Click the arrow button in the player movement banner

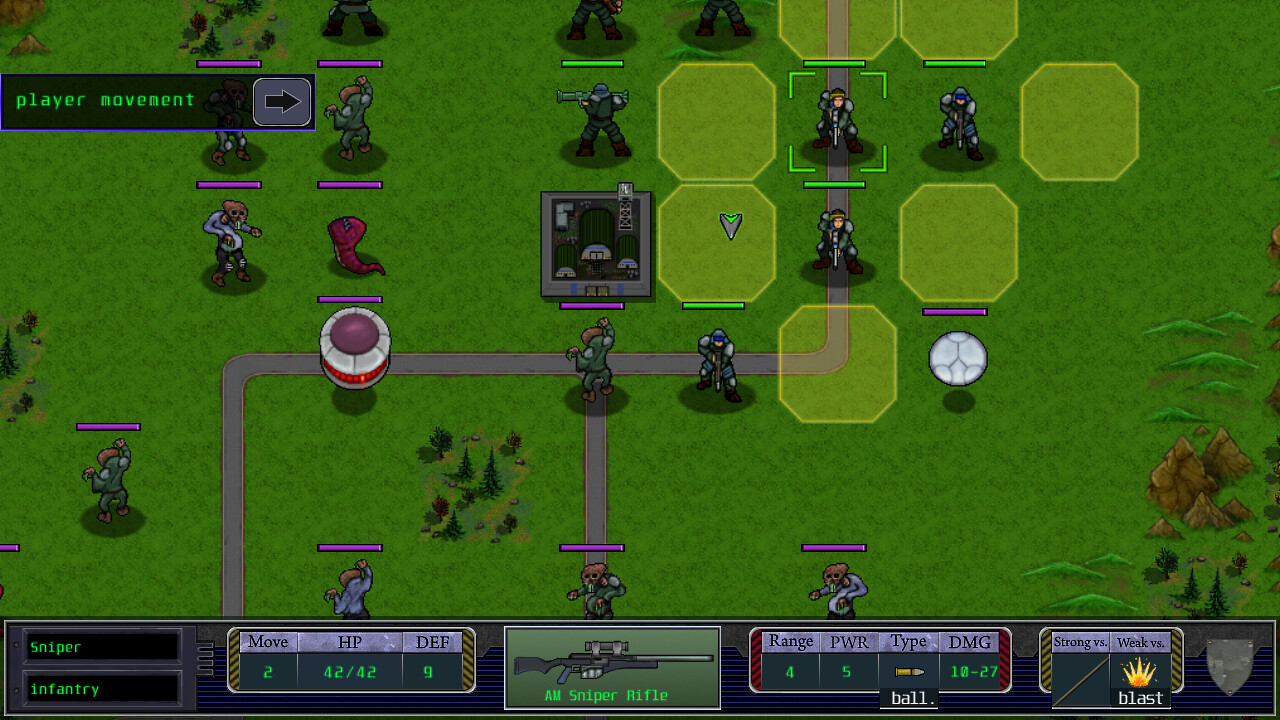click(x=282, y=101)
